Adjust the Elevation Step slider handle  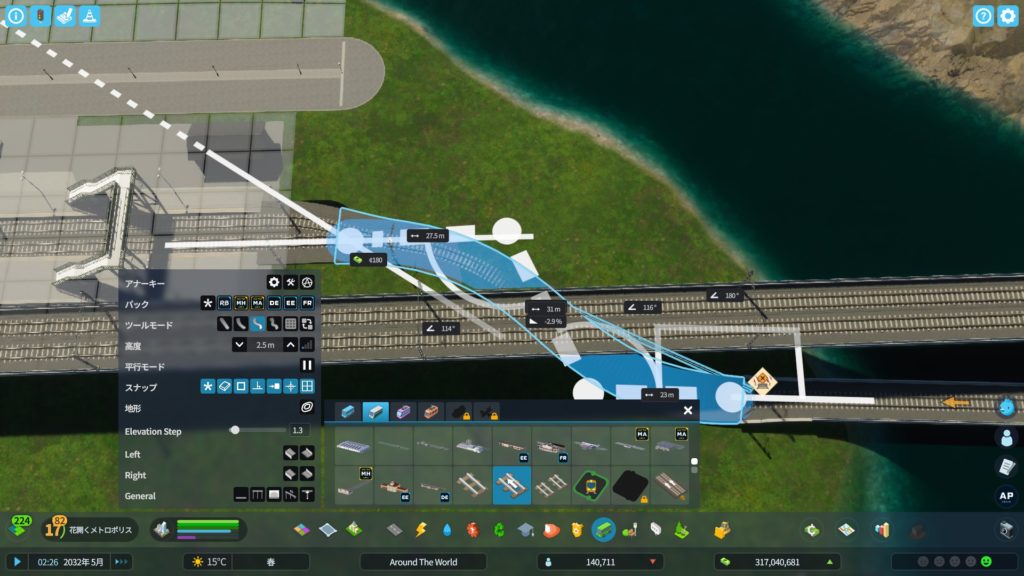pos(235,430)
